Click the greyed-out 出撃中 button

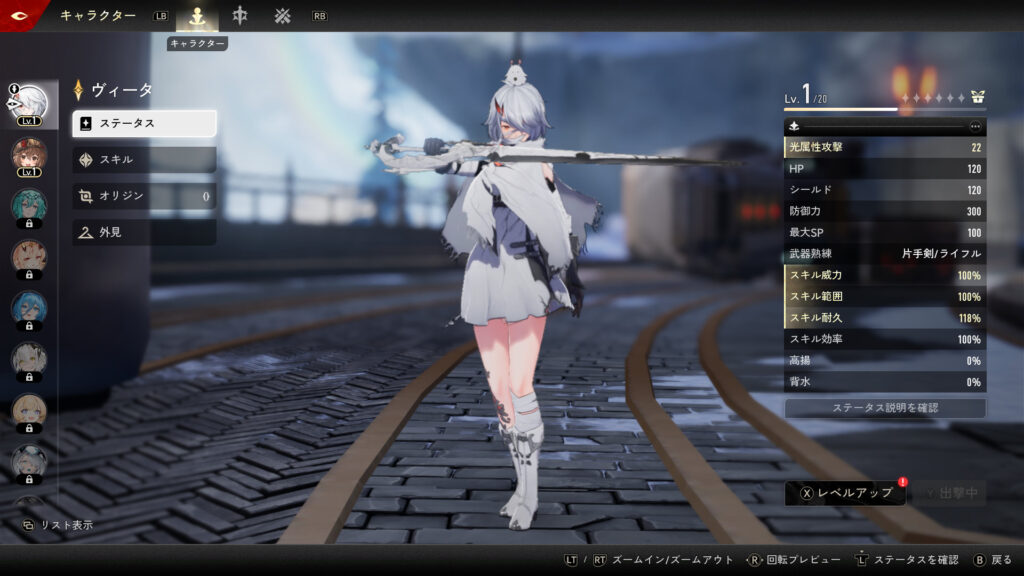coord(949,493)
